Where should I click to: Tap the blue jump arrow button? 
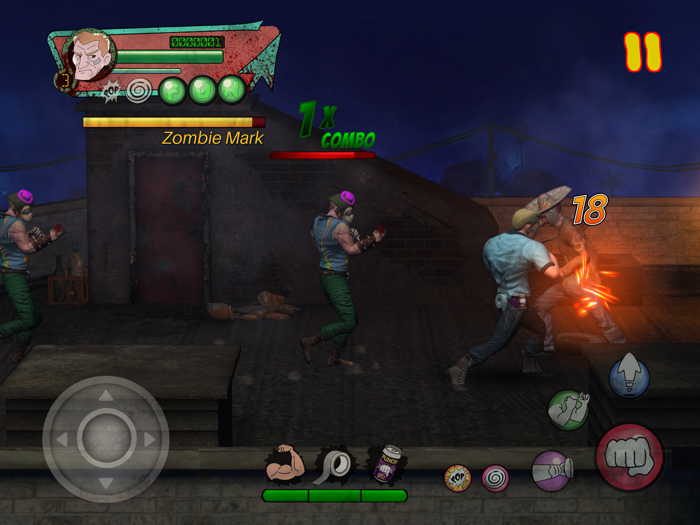click(629, 376)
